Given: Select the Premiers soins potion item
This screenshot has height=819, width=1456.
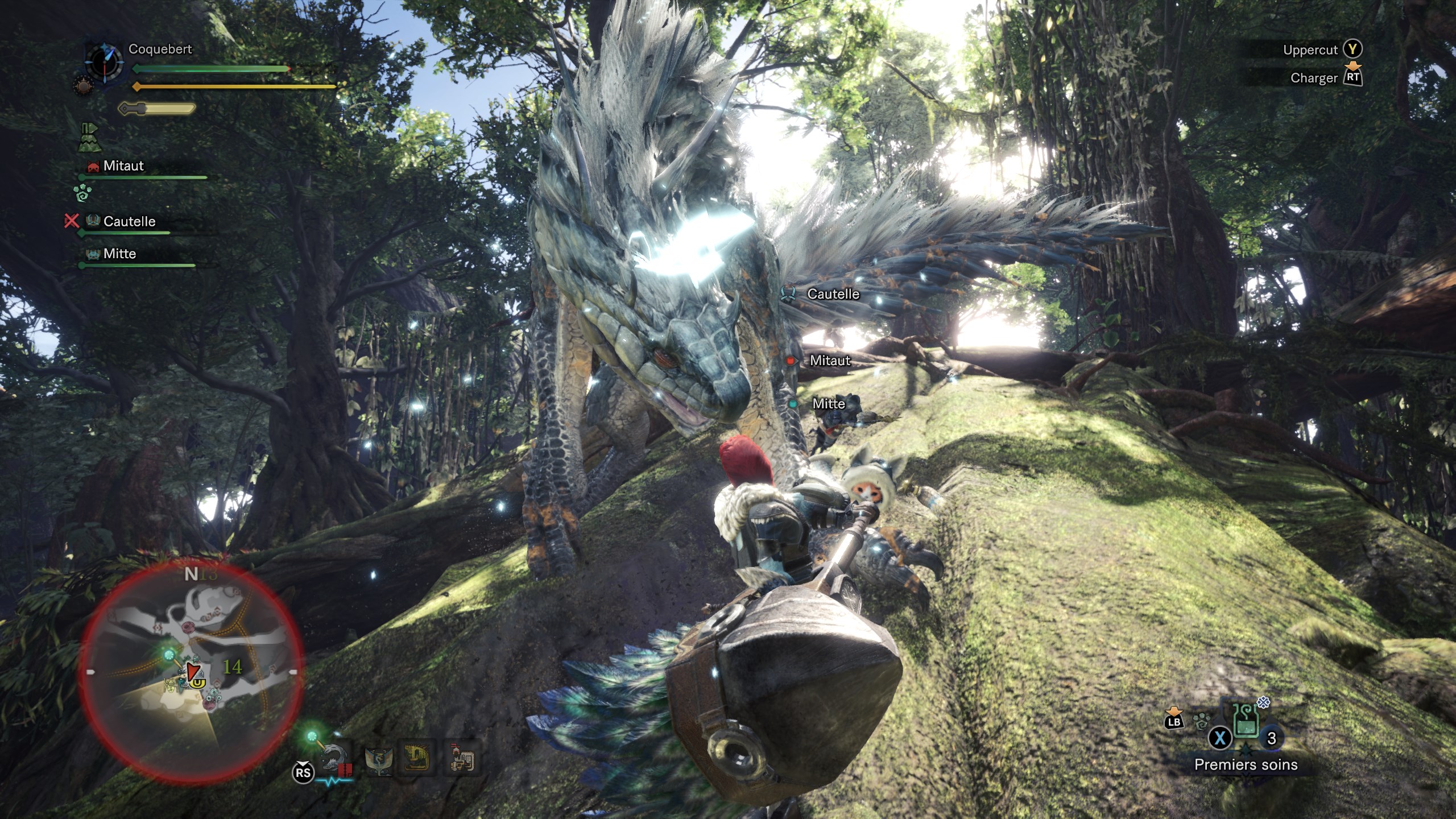Looking at the screenshot, I should (x=1246, y=722).
